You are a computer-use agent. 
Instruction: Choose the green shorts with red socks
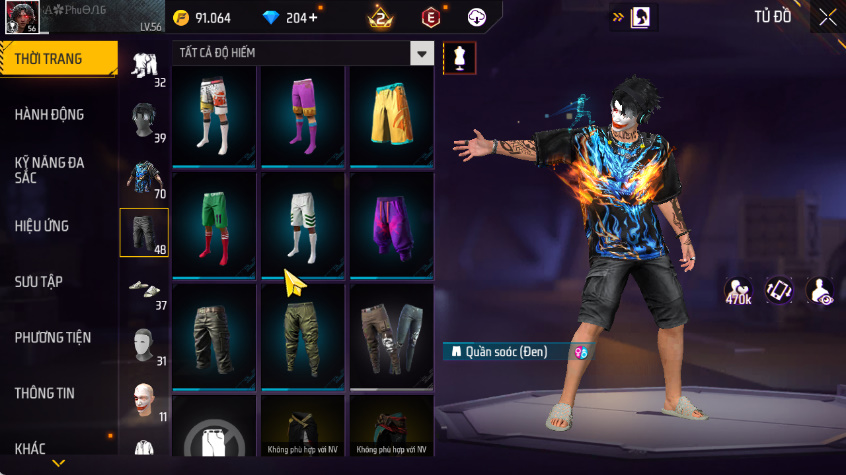pyautogui.click(x=214, y=224)
